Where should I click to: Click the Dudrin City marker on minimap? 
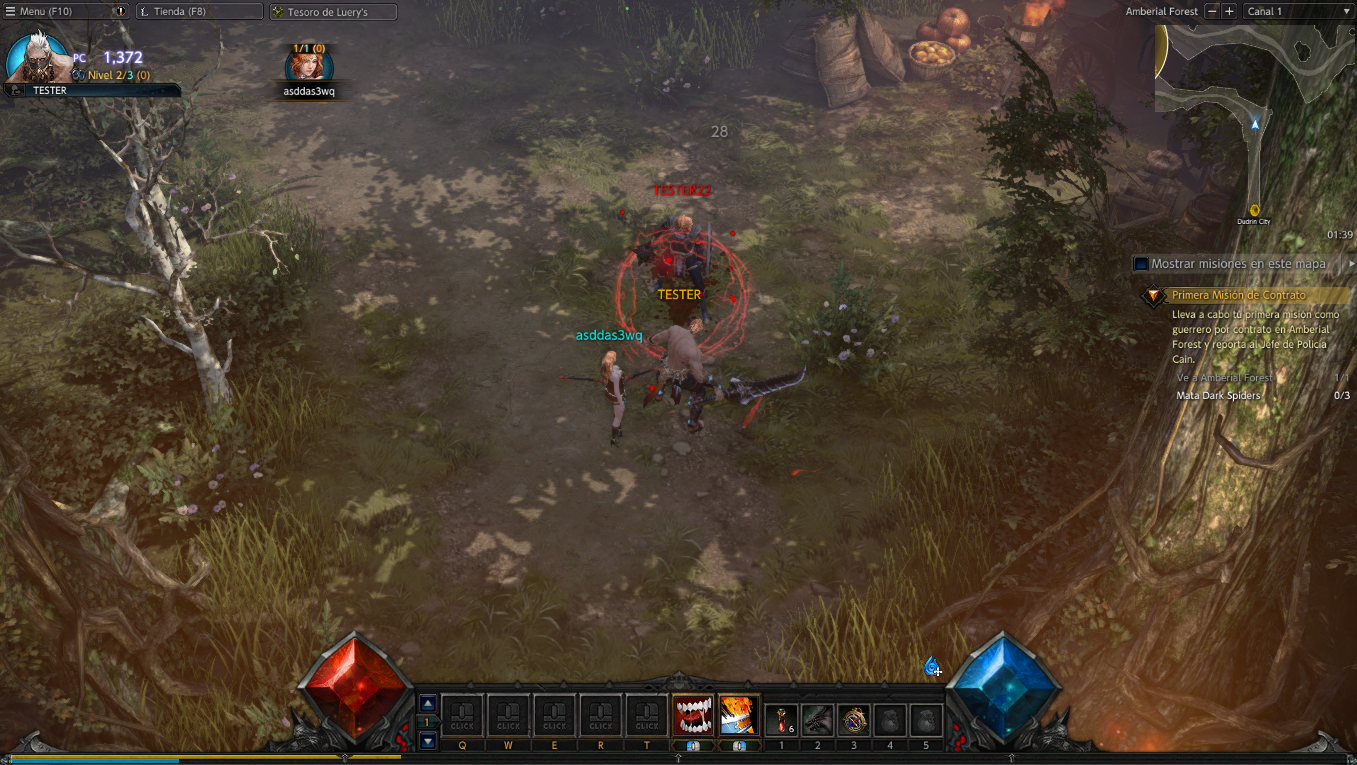click(x=1254, y=210)
